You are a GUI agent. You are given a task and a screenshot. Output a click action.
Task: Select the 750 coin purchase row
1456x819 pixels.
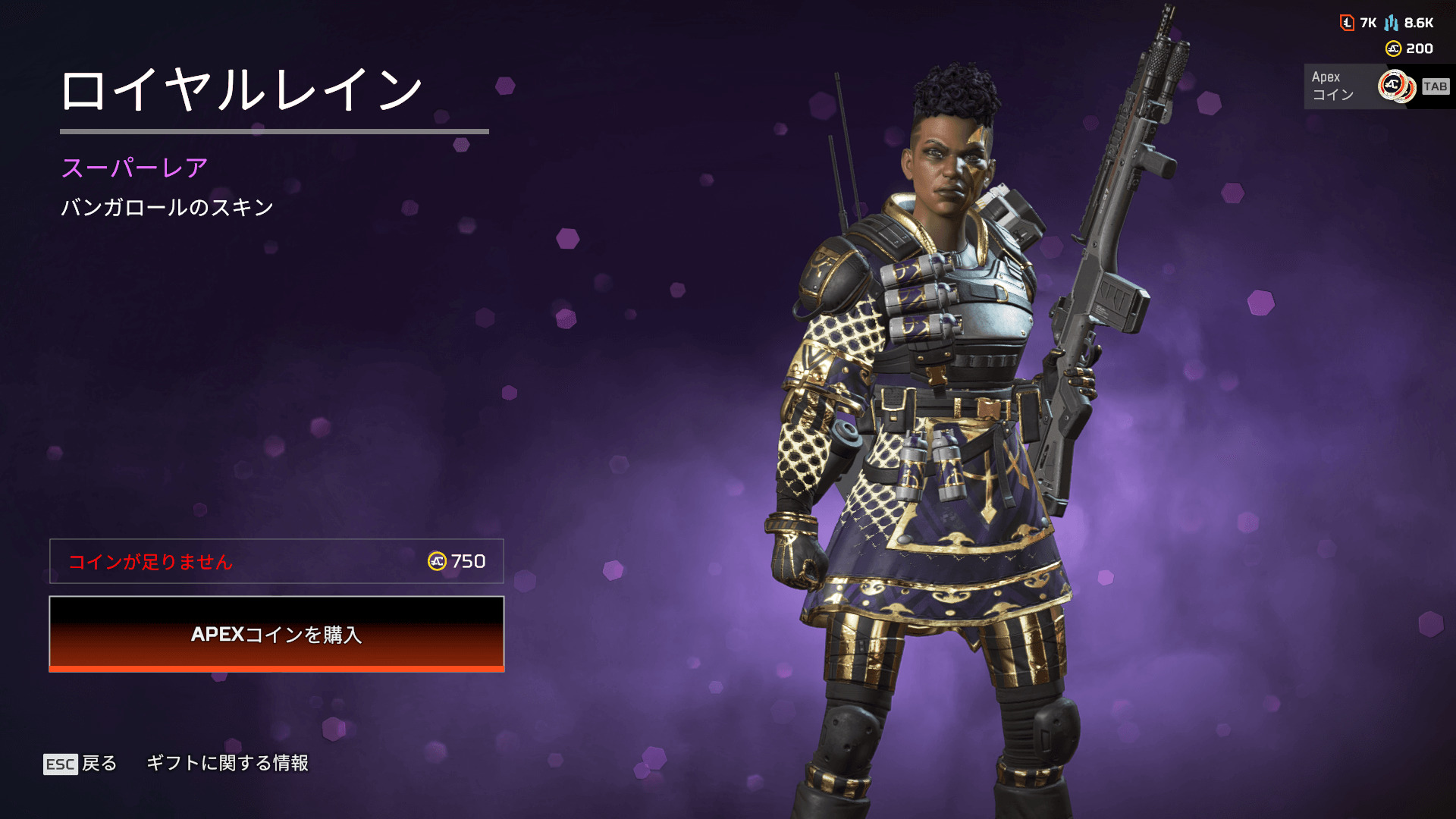(x=277, y=561)
